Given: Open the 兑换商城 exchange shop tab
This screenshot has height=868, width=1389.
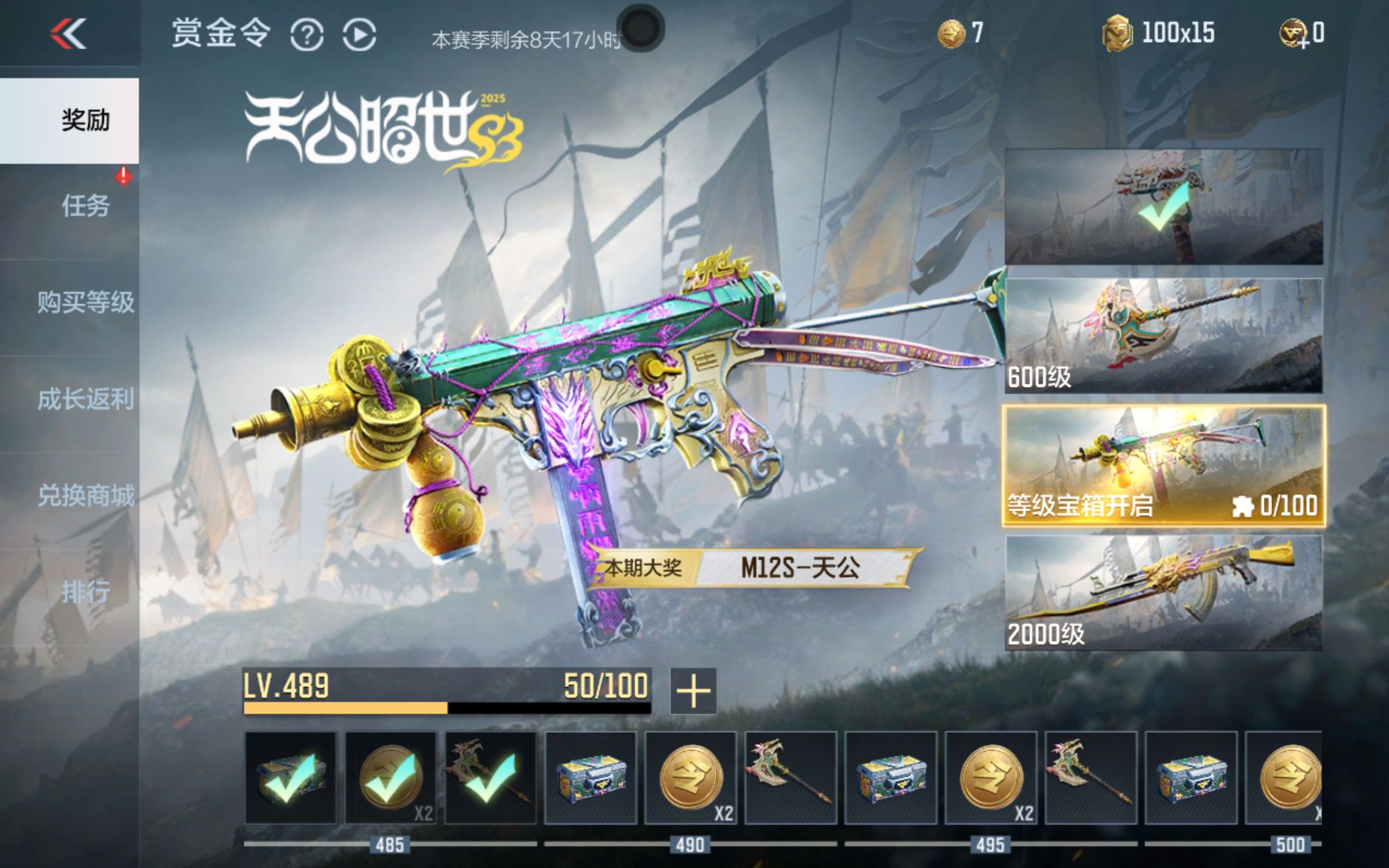Looking at the screenshot, I should 85,495.
